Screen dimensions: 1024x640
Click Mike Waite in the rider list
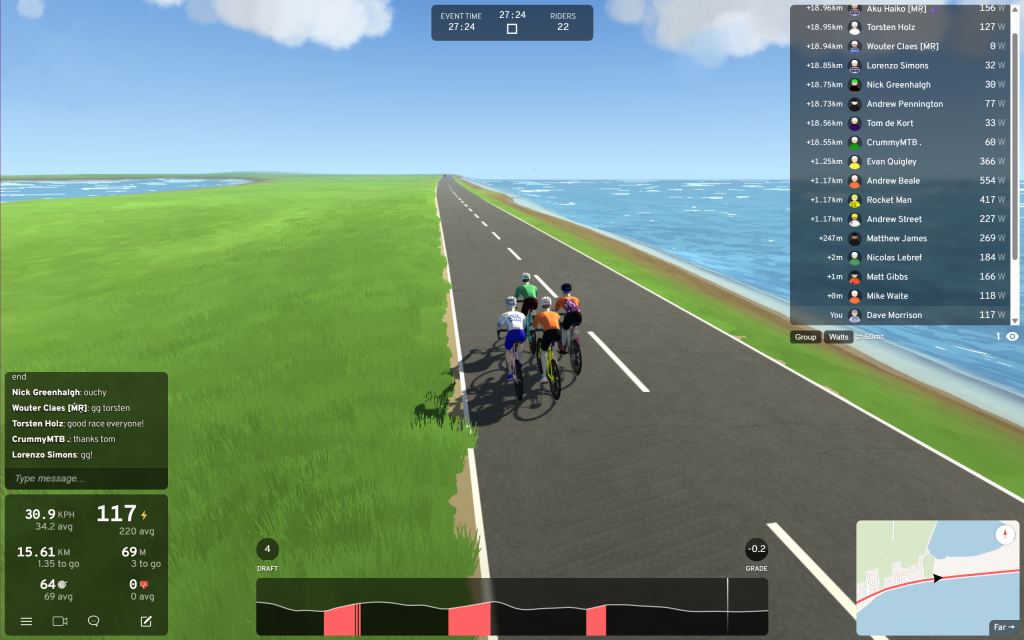tap(900, 296)
